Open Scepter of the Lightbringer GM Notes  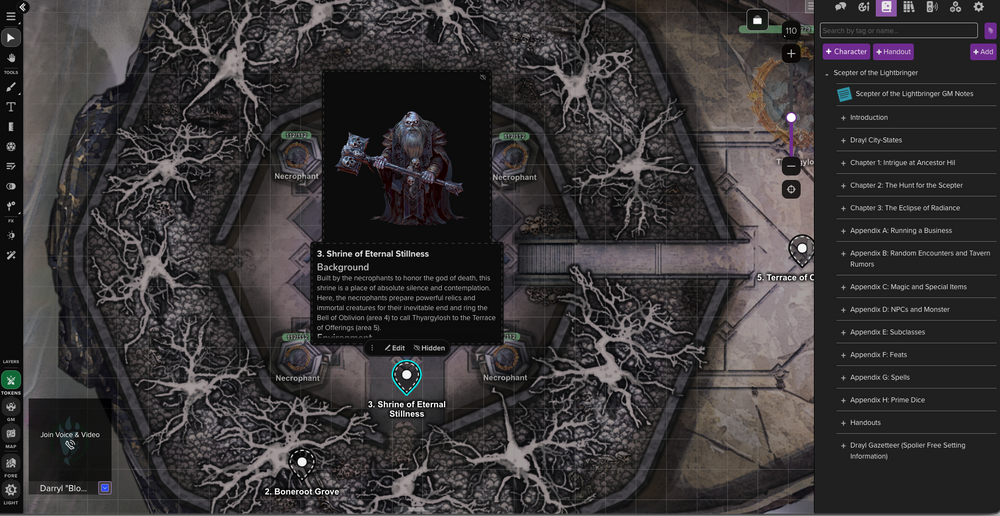[914, 94]
